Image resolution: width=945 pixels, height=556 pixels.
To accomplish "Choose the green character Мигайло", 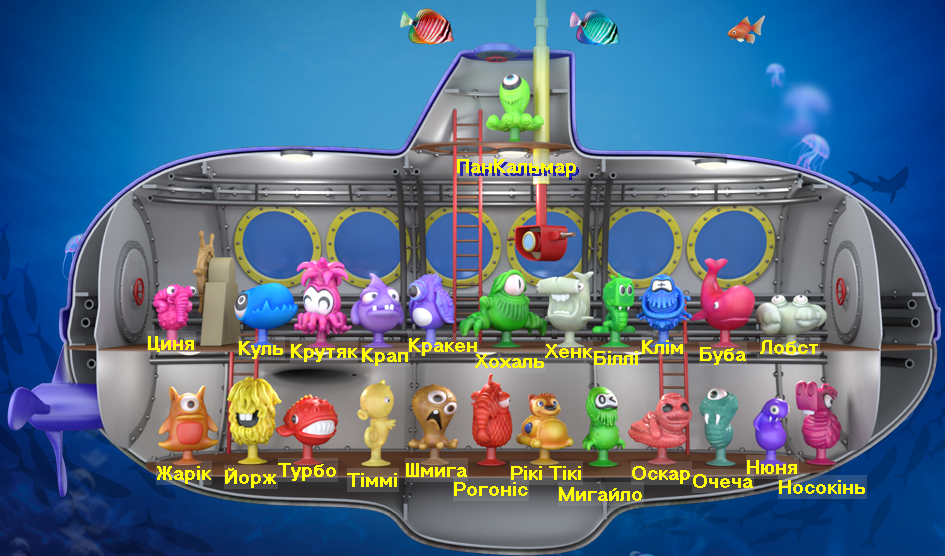I will pyautogui.click(x=602, y=423).
